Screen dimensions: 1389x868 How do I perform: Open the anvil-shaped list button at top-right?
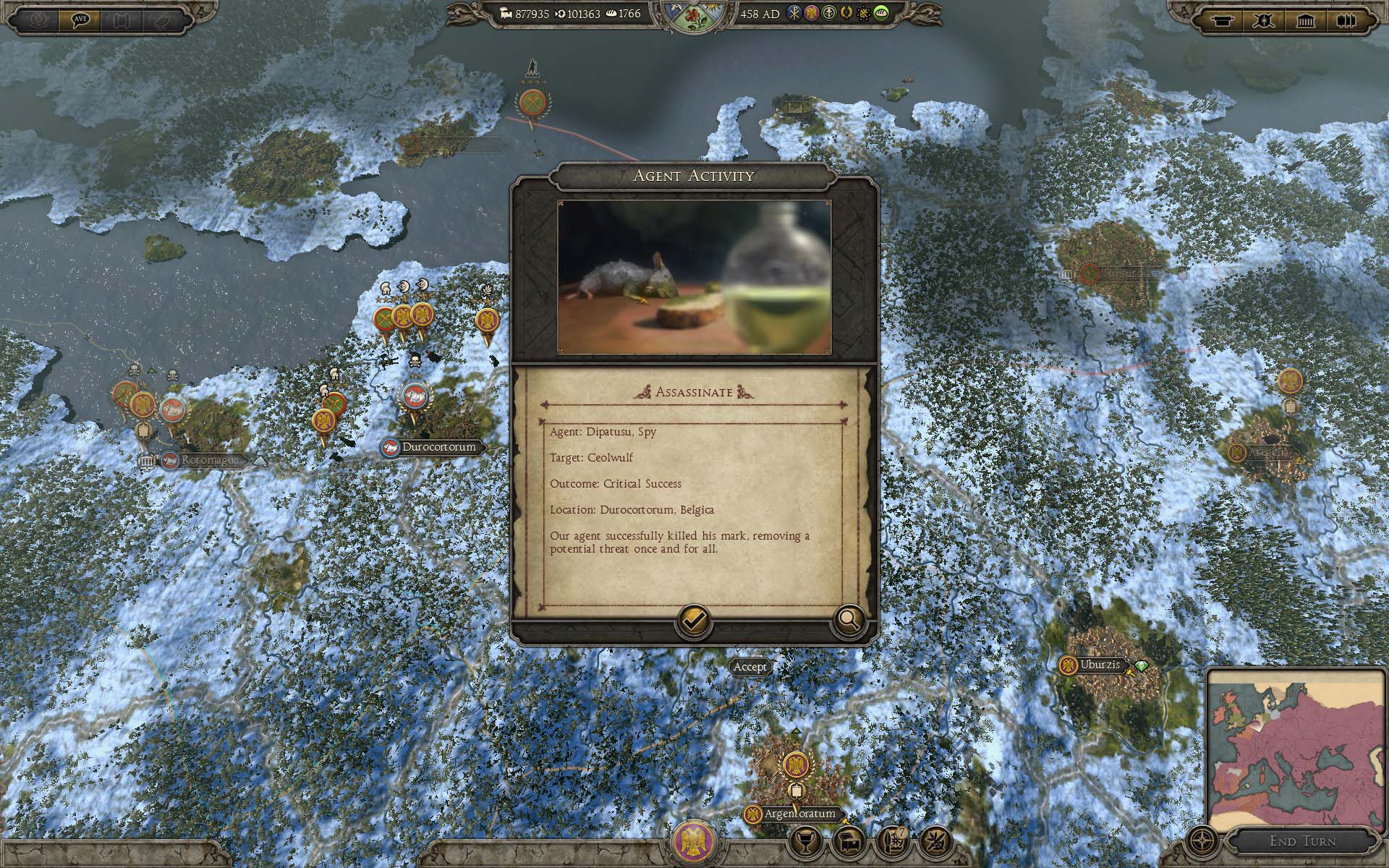[x=1223, y=20]
